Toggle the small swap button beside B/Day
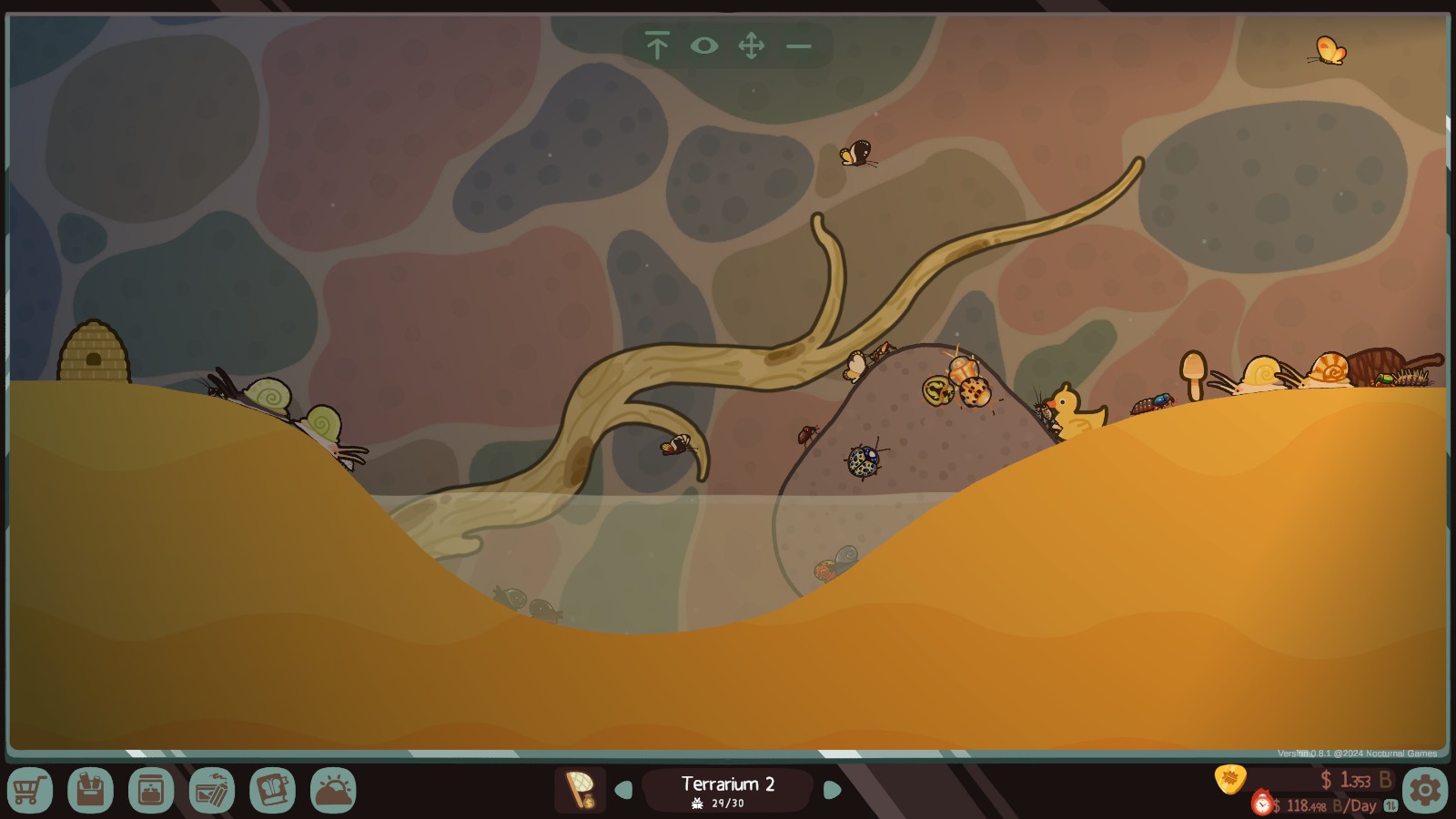1456x819 pixels. [1390, 805]
